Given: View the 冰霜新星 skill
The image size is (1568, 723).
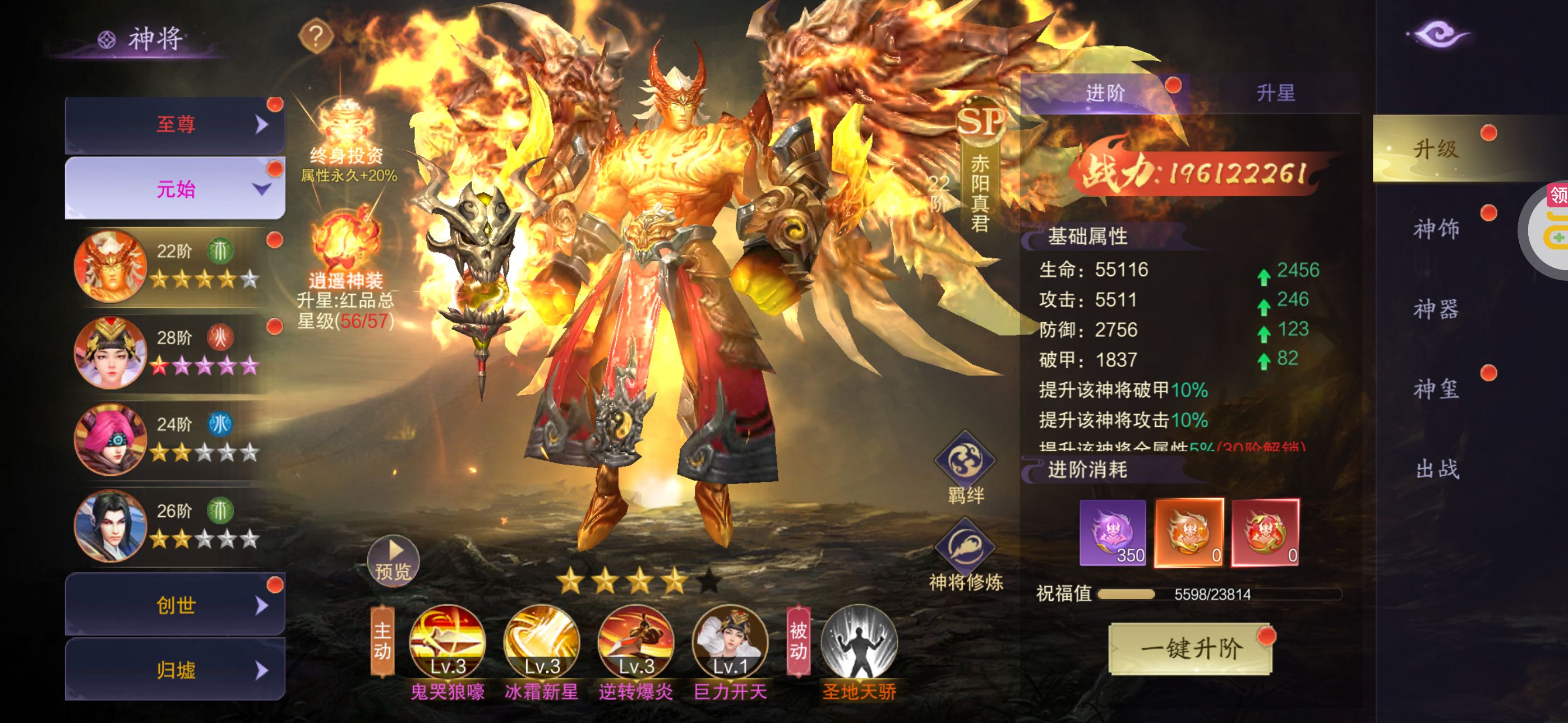Looking at the screenshot, I should point(541,642).
